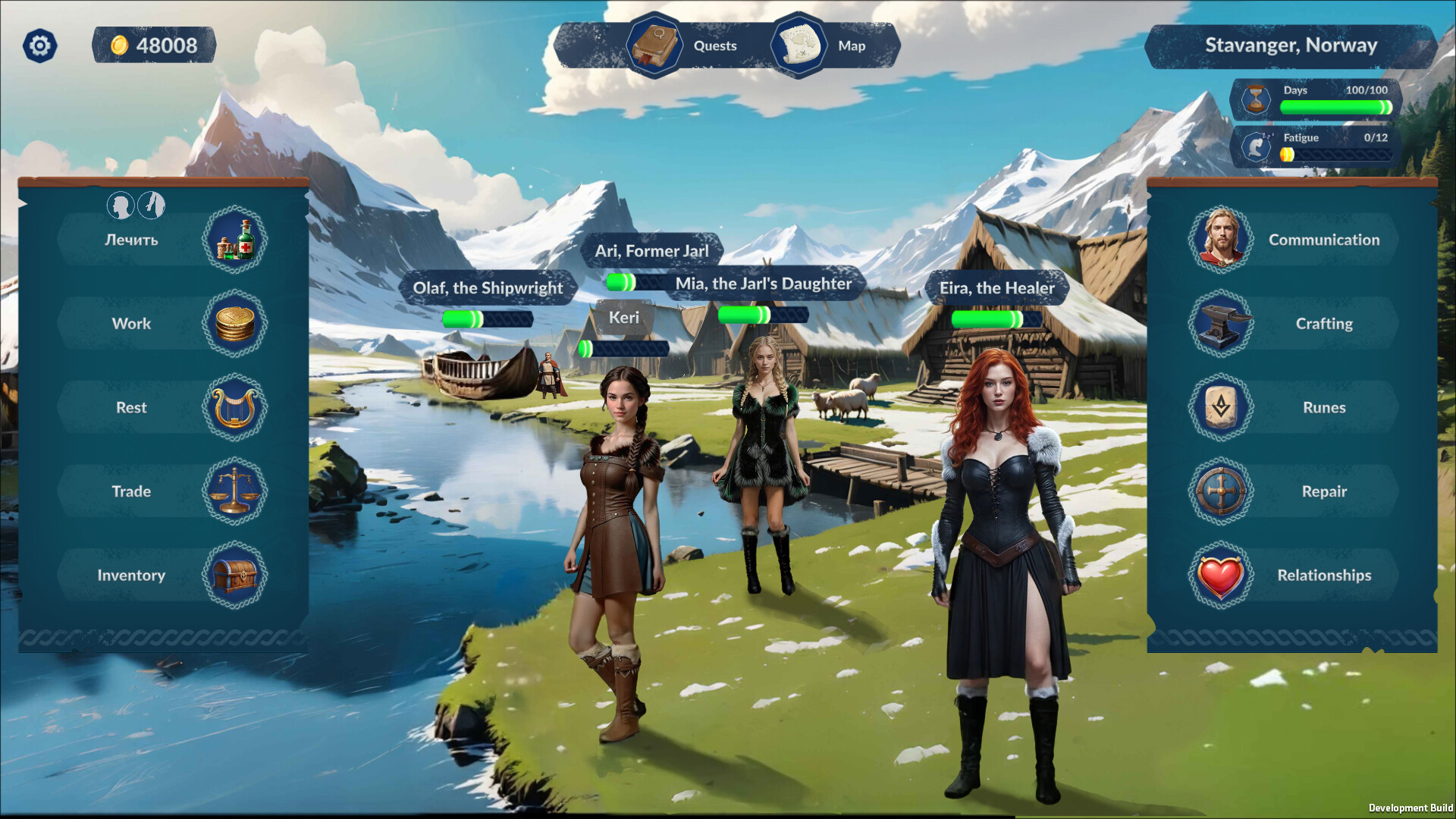Expand Ari, Former Jarl's nameplate

point(651,250)
